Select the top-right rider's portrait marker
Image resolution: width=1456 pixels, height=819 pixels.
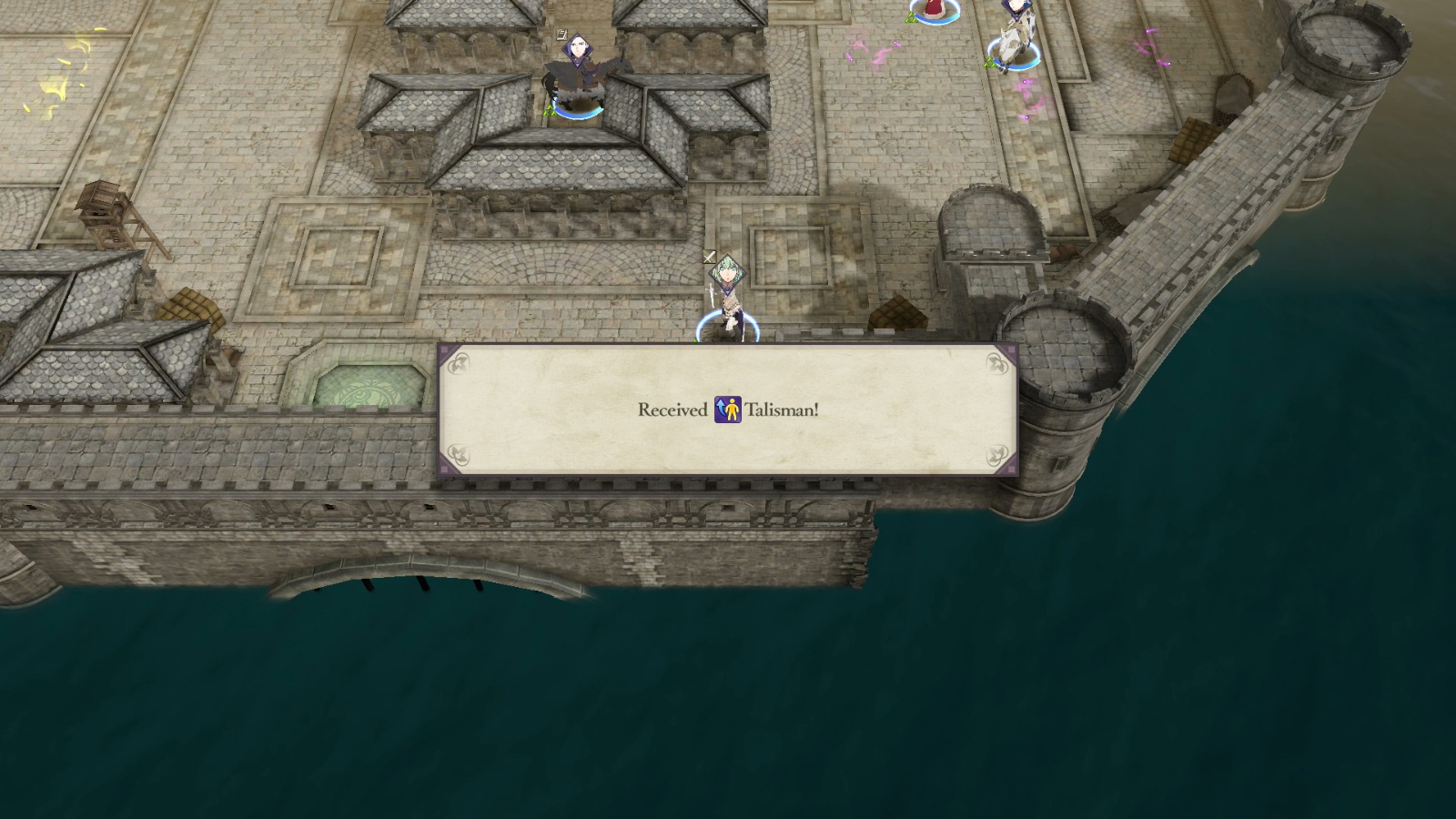tap(1016, 7)
